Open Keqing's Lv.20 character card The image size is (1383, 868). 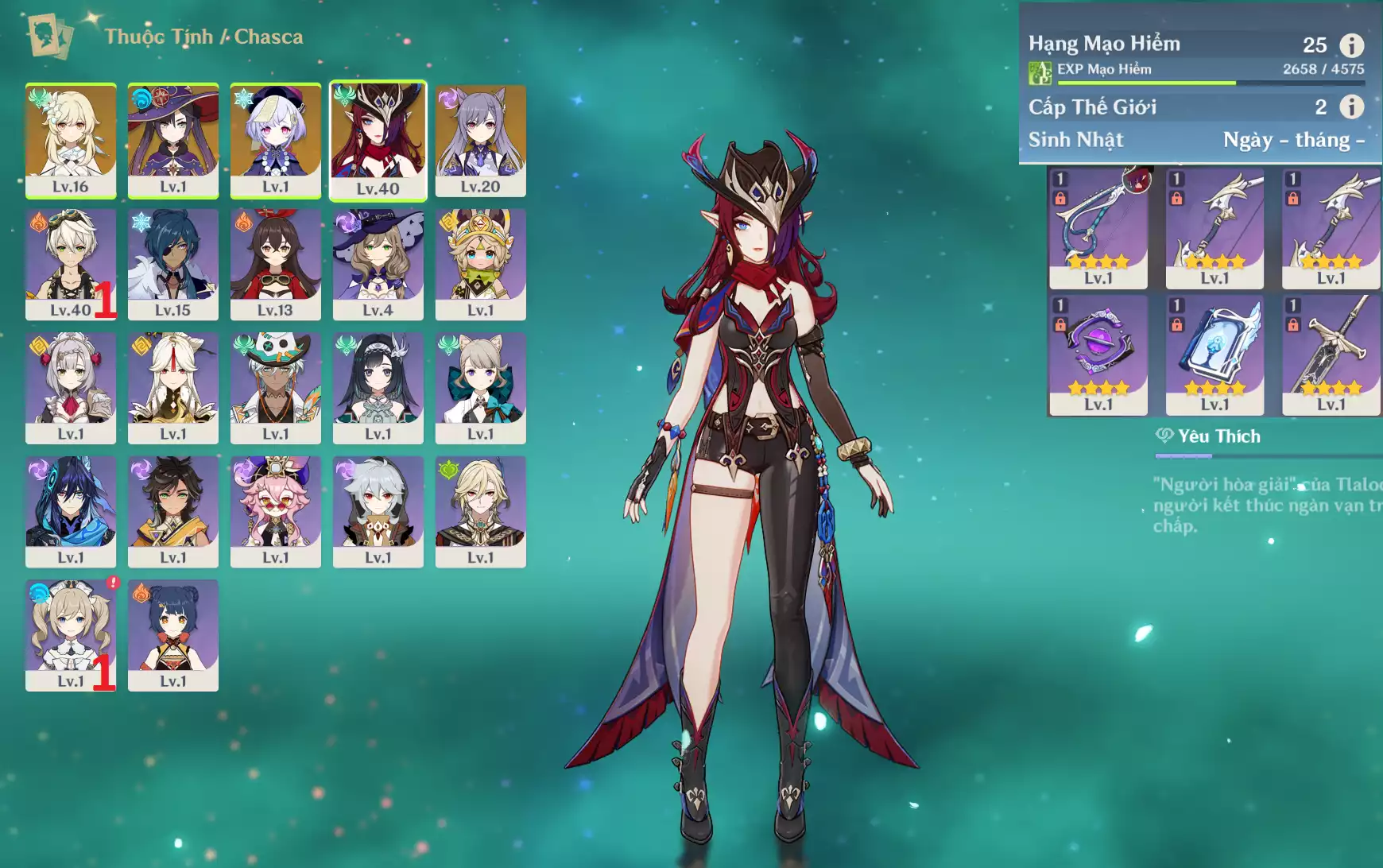[481, 140]
